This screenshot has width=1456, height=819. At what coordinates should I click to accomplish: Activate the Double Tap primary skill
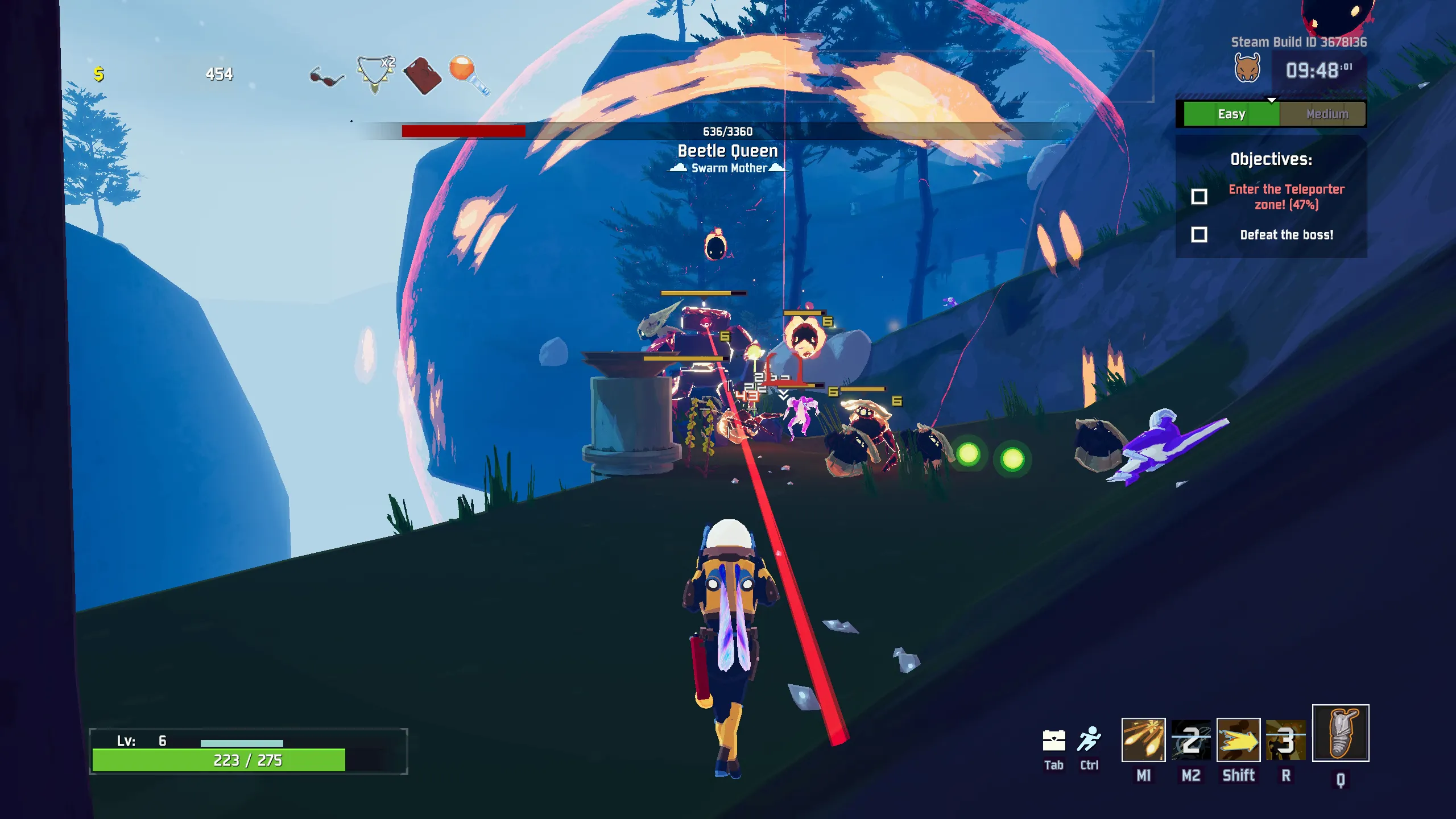(x=1143, y=739)
